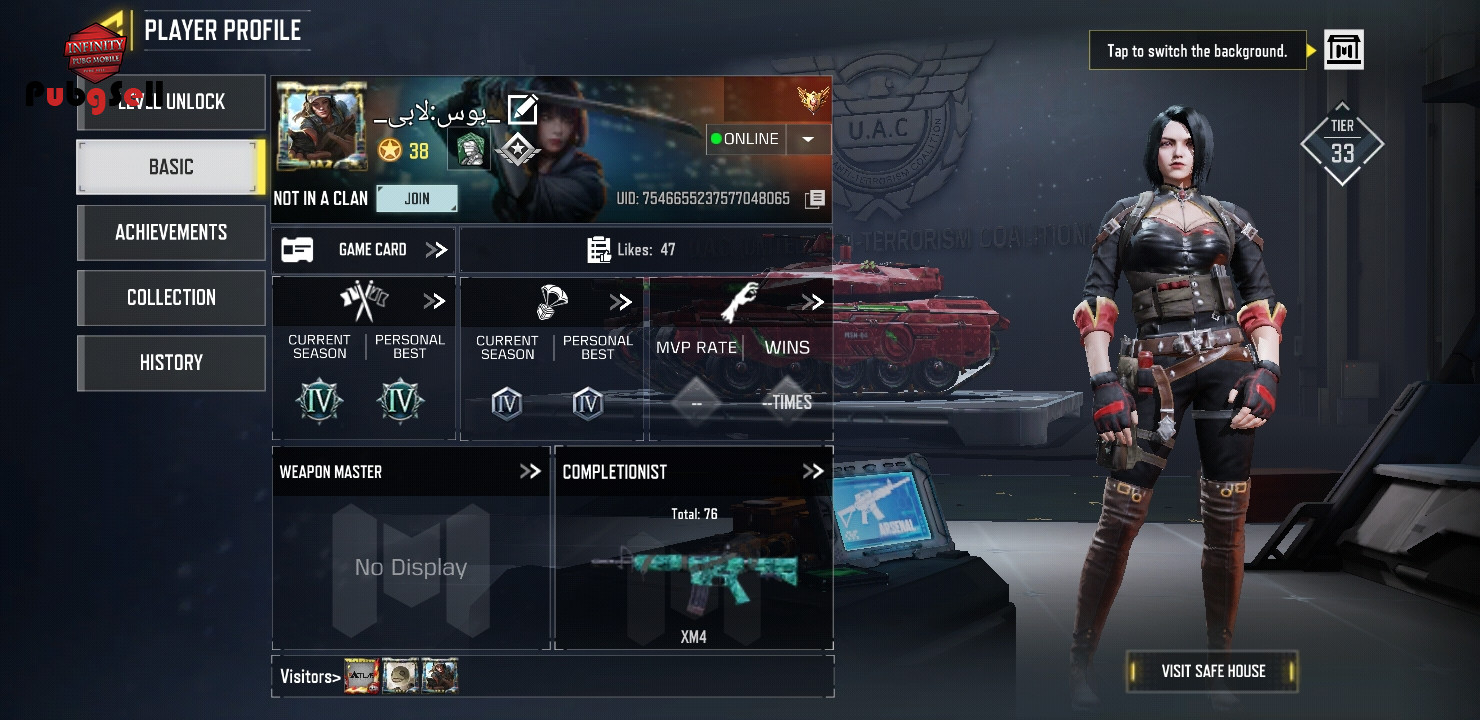Select the History tab
This screenshot has width=1480, height=720.
171,362
